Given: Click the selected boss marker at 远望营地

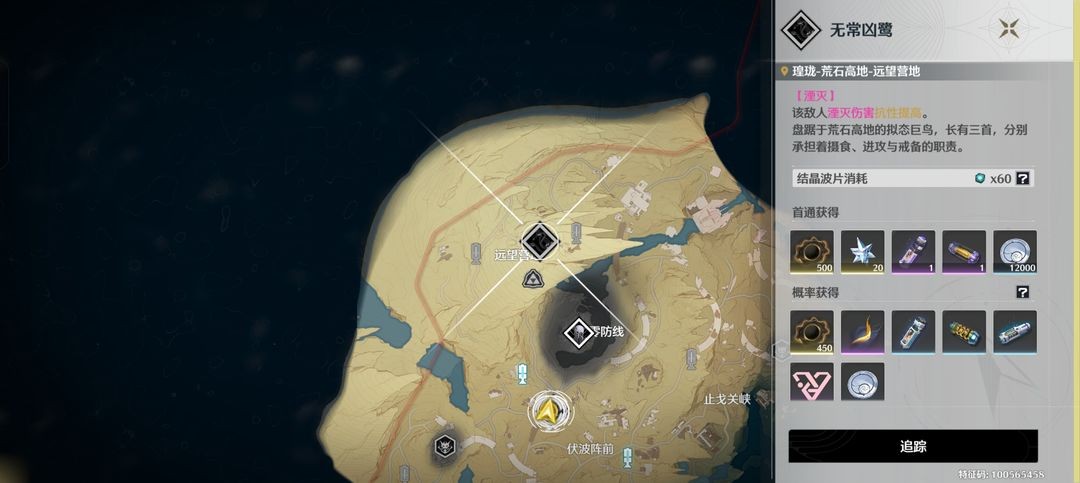Looking at the screenshot, I should coord(539,240).
